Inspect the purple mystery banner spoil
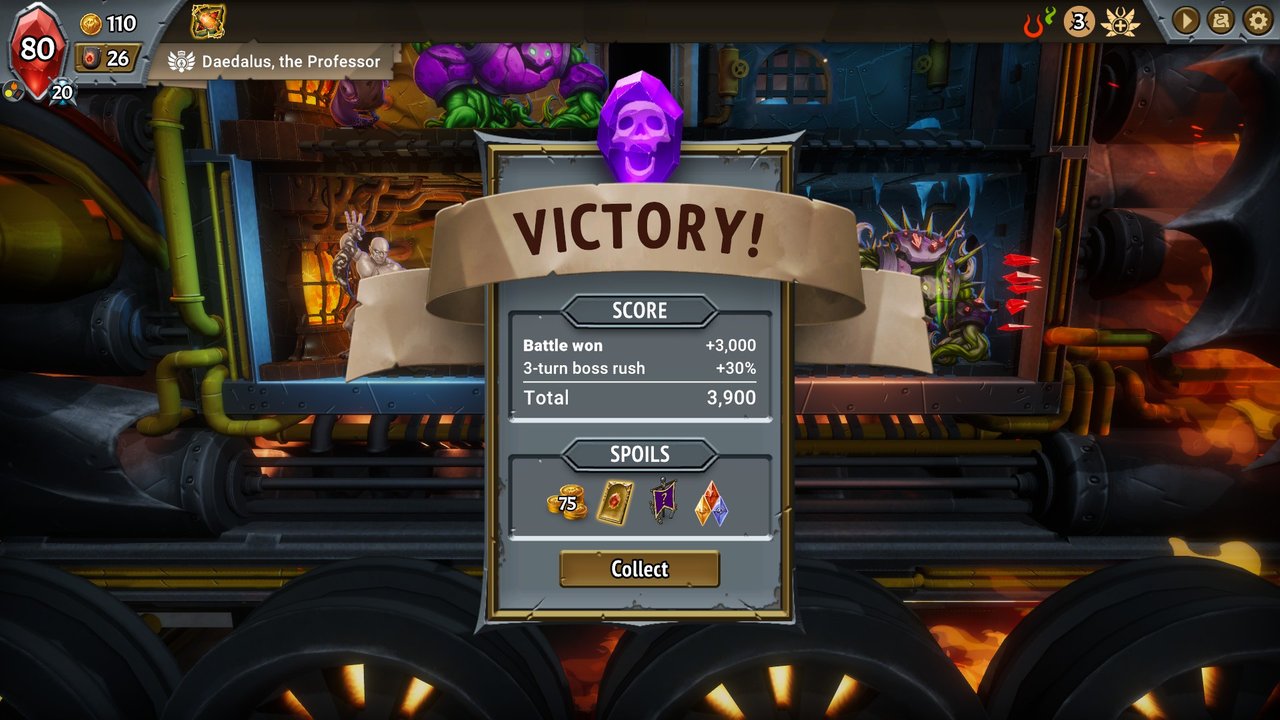This screenshot has width=1280, height=720. (664, 503)
